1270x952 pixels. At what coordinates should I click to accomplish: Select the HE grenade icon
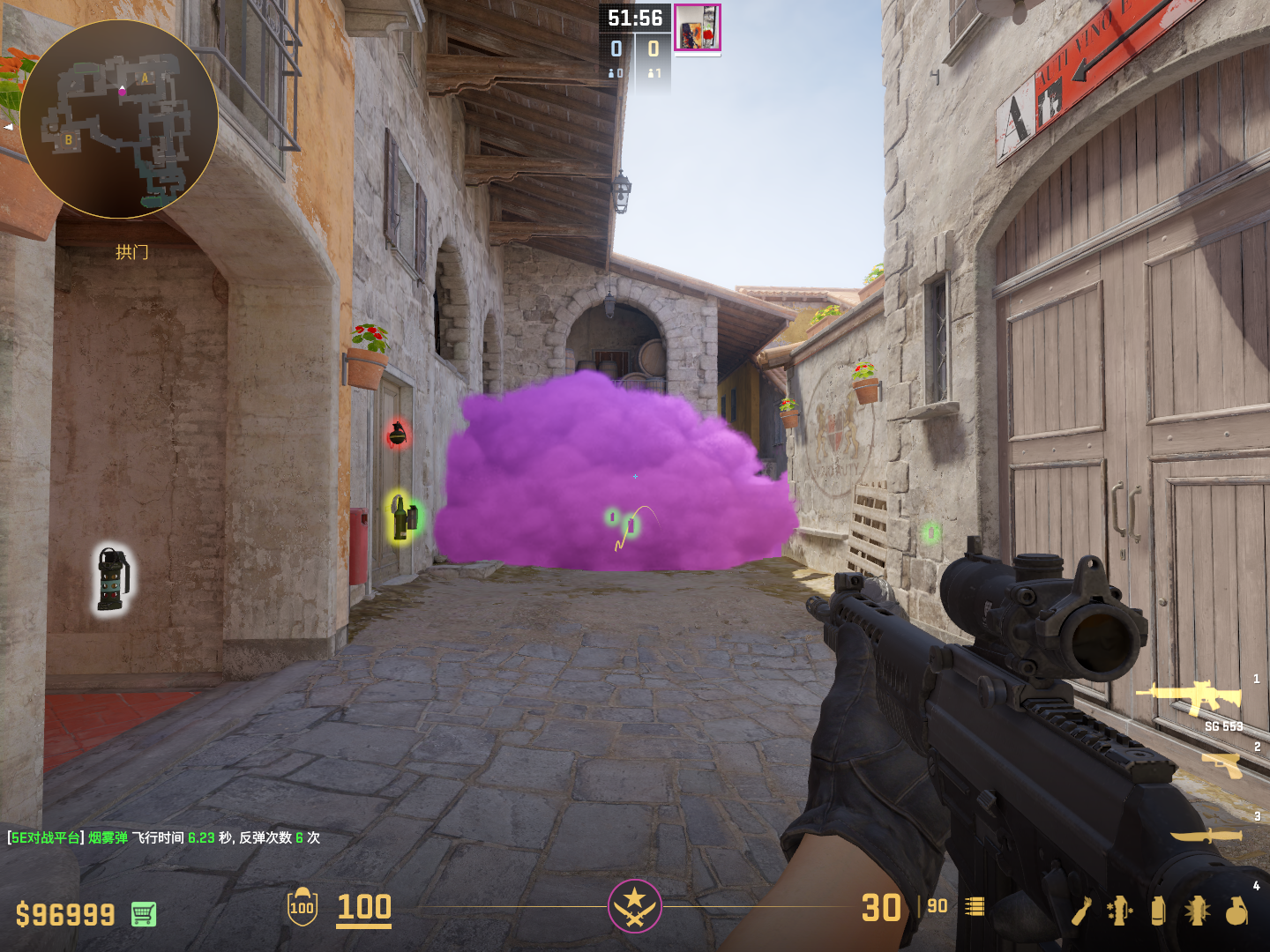[1236, 911]
